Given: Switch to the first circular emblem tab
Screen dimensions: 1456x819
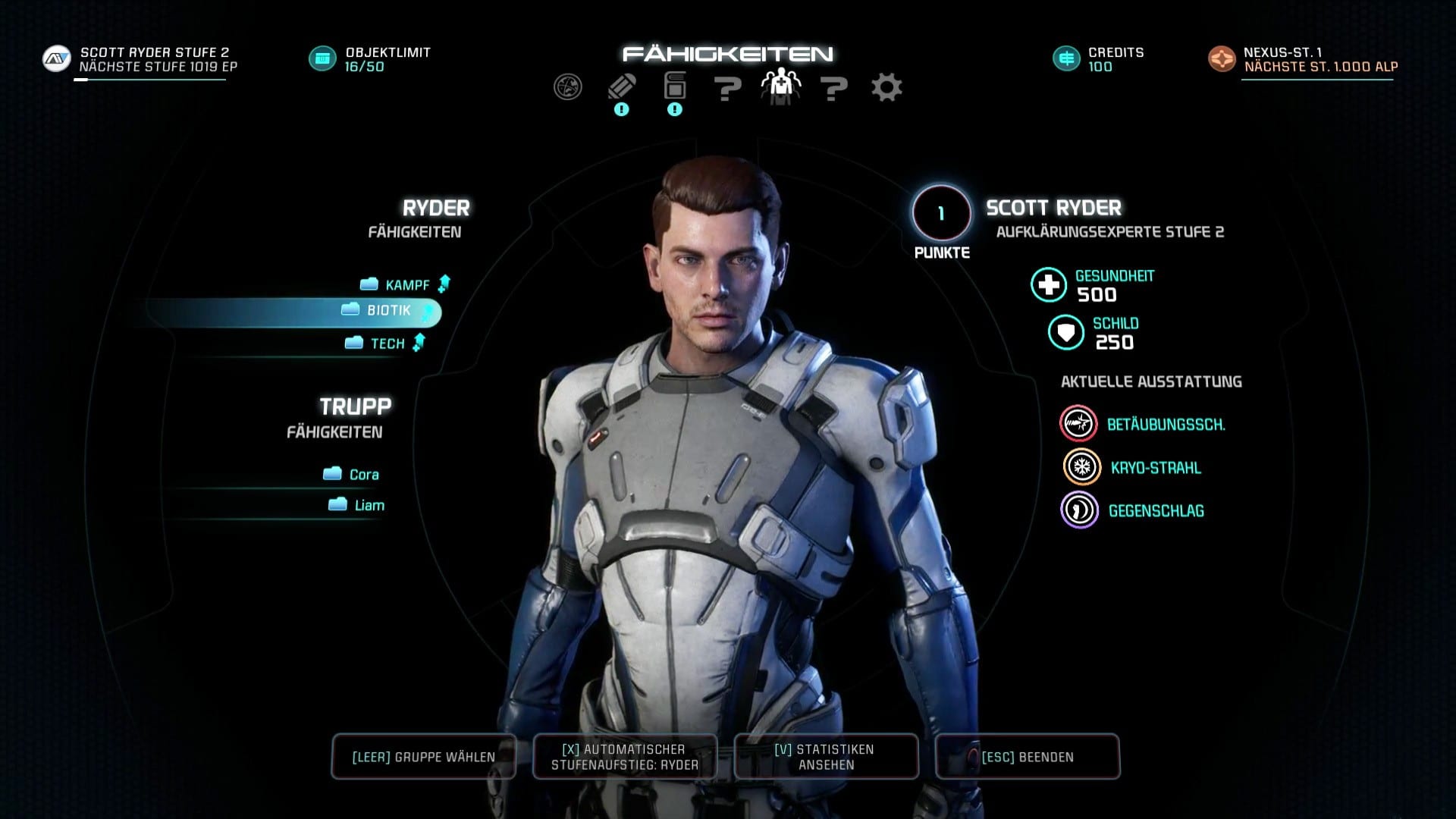Looking at the screenshot, I should coord(568,88).
